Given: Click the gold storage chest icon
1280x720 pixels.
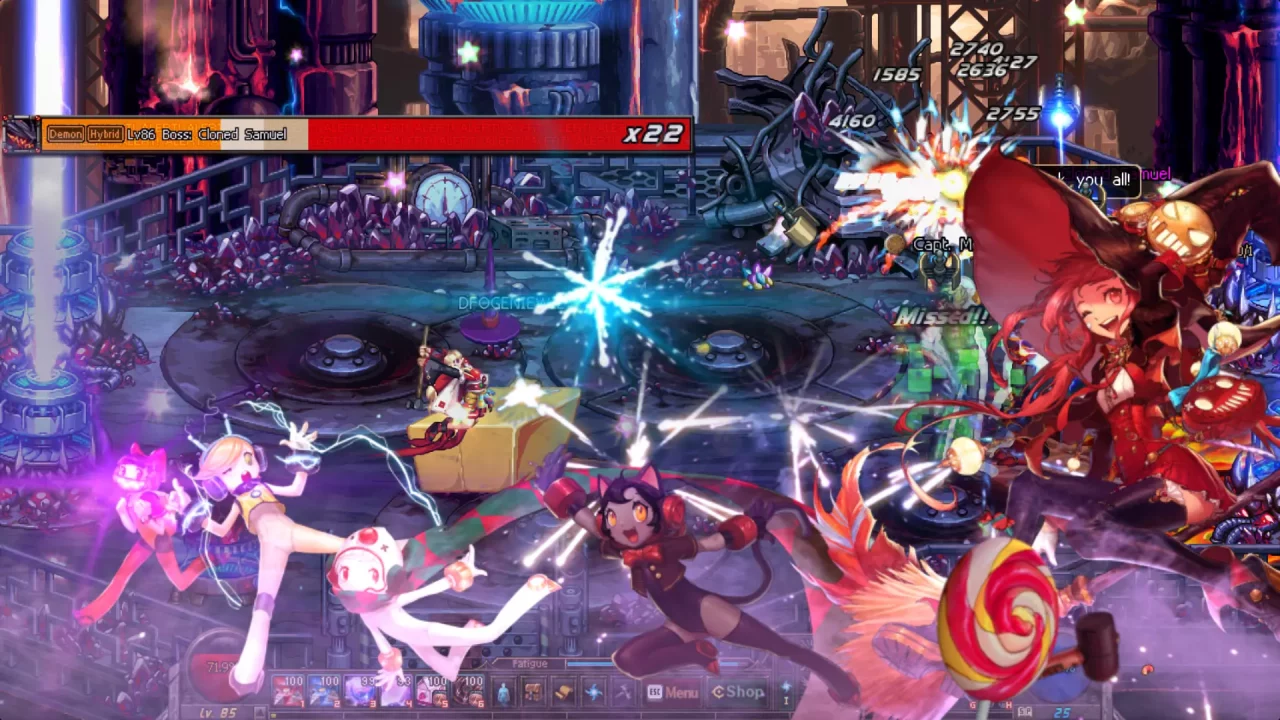Looking at the screenshot, I should tap(563, 691).
